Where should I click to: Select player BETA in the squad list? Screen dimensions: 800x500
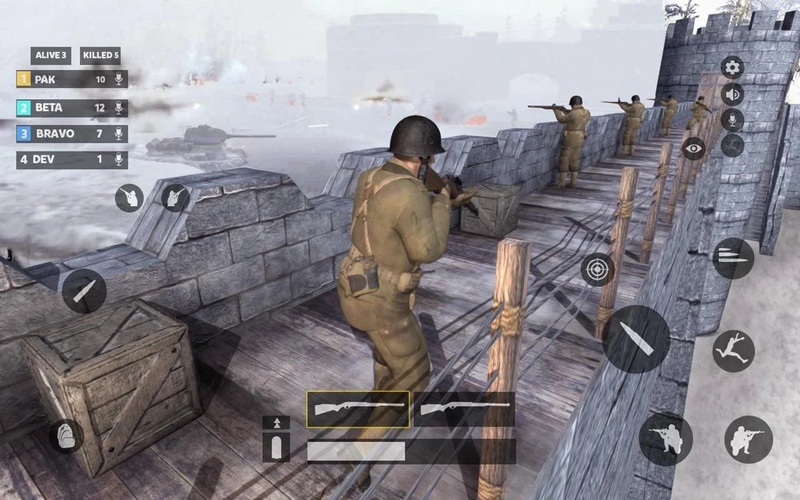tap(60, 107)
